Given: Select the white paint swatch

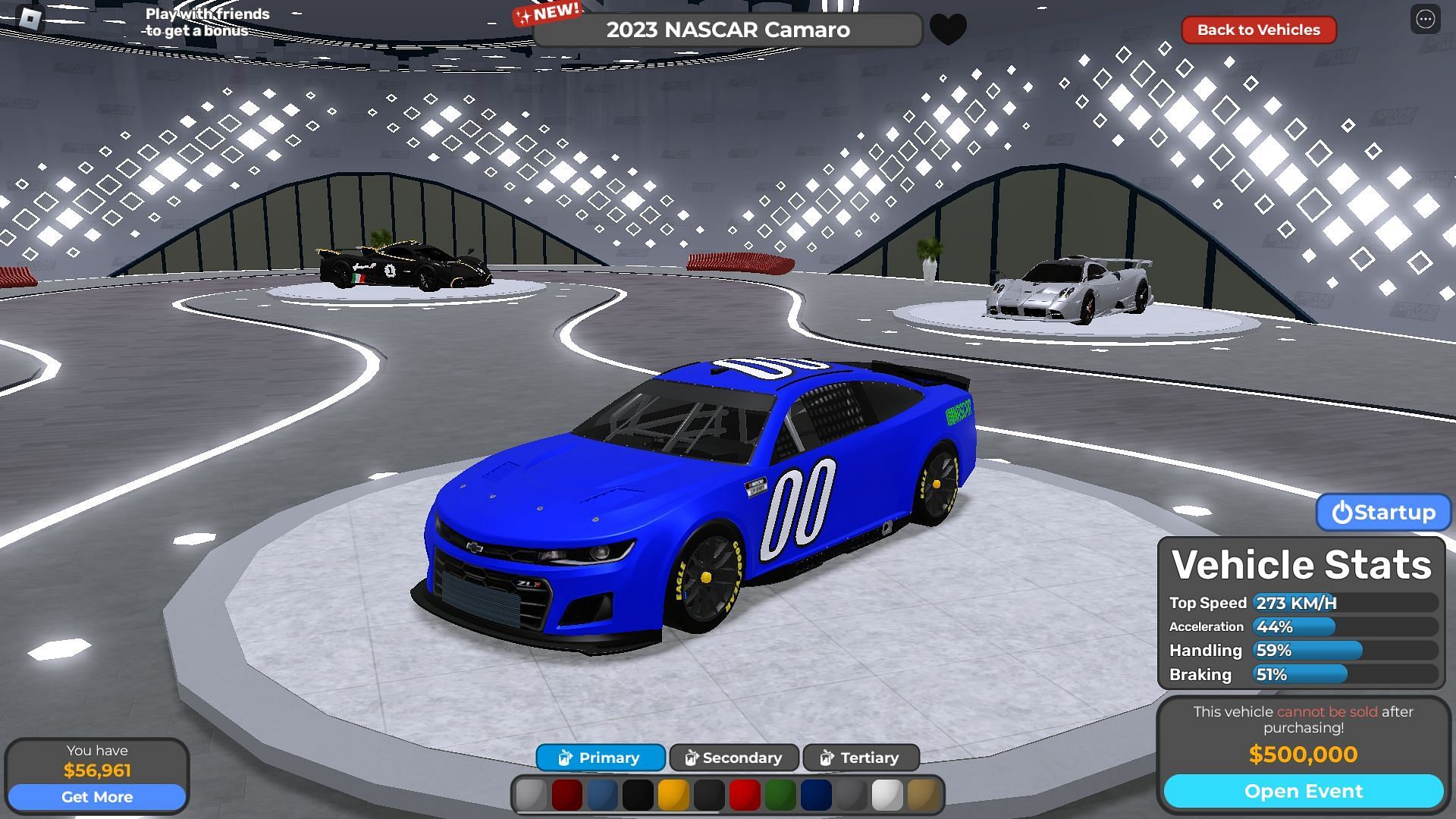Looking at the screenshot, I should click(886, 795).
